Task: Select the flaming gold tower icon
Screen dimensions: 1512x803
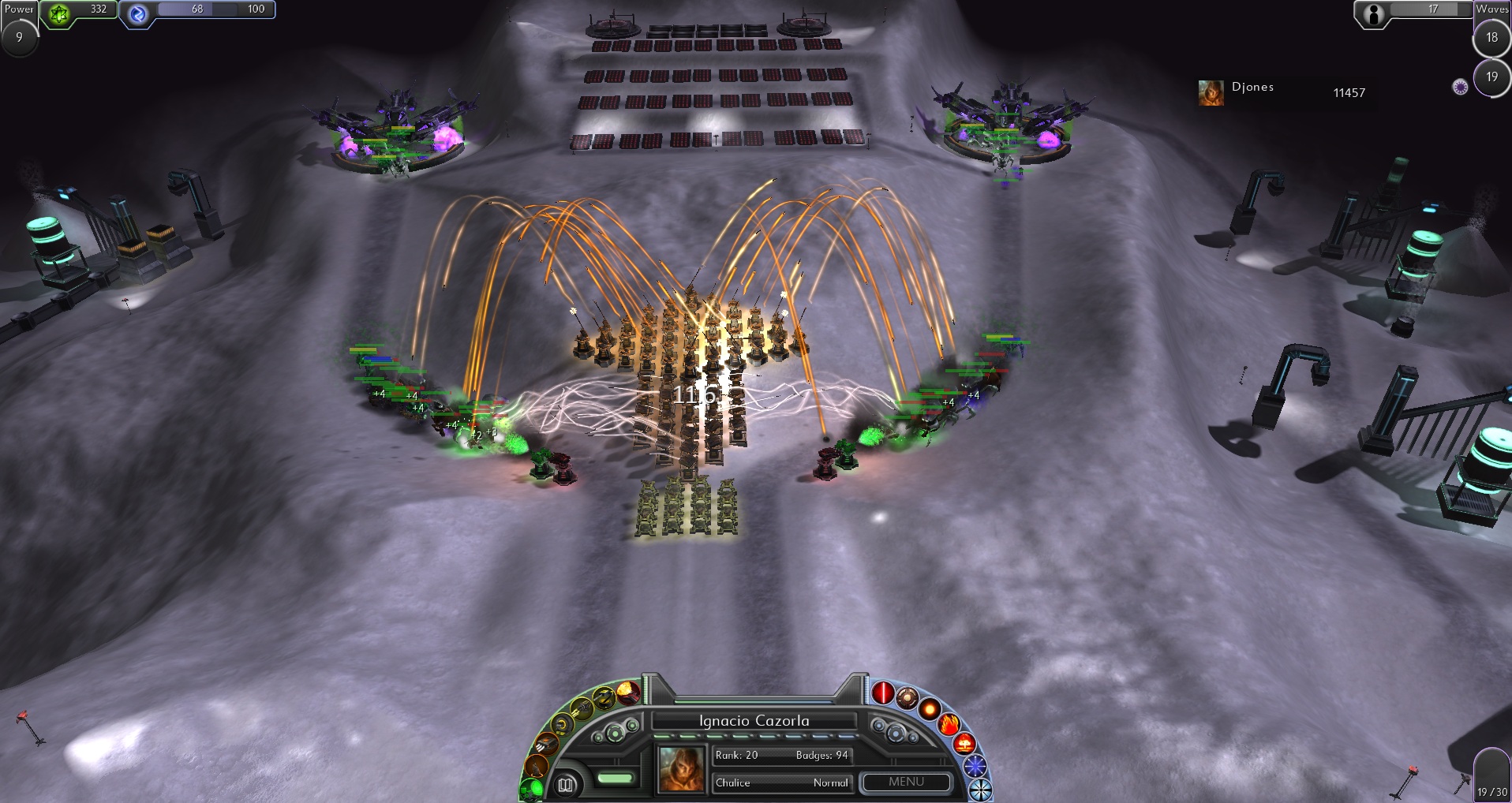Action: (628, 692)
